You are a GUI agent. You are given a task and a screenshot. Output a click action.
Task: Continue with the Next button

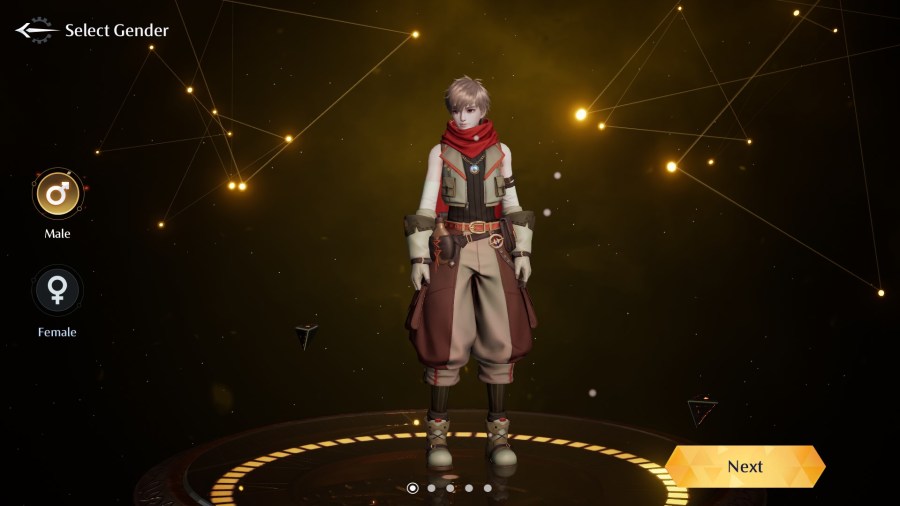pyautogui.click(x=745, y=466)
